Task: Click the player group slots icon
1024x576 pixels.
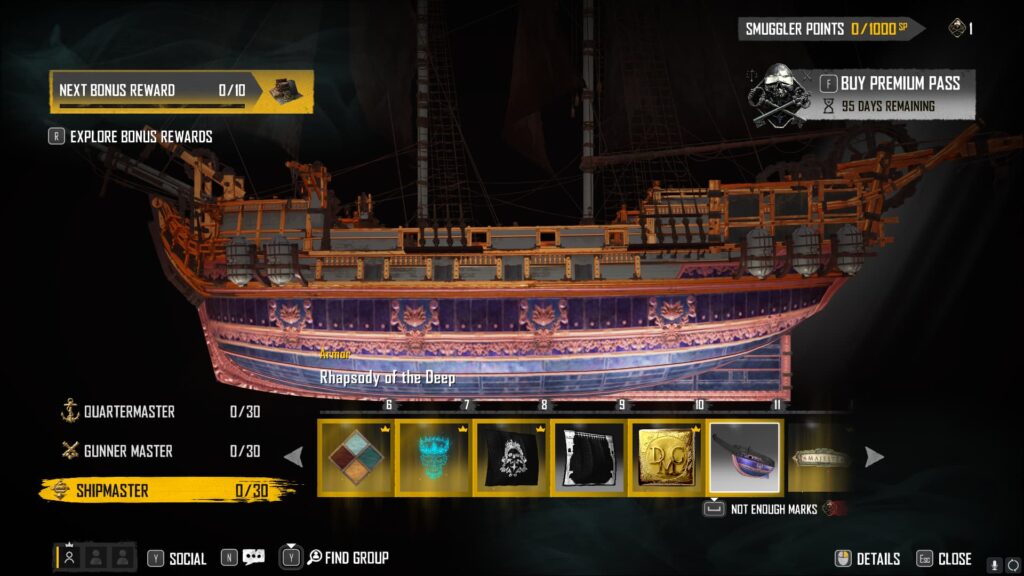Action: [x=95, y=558]
